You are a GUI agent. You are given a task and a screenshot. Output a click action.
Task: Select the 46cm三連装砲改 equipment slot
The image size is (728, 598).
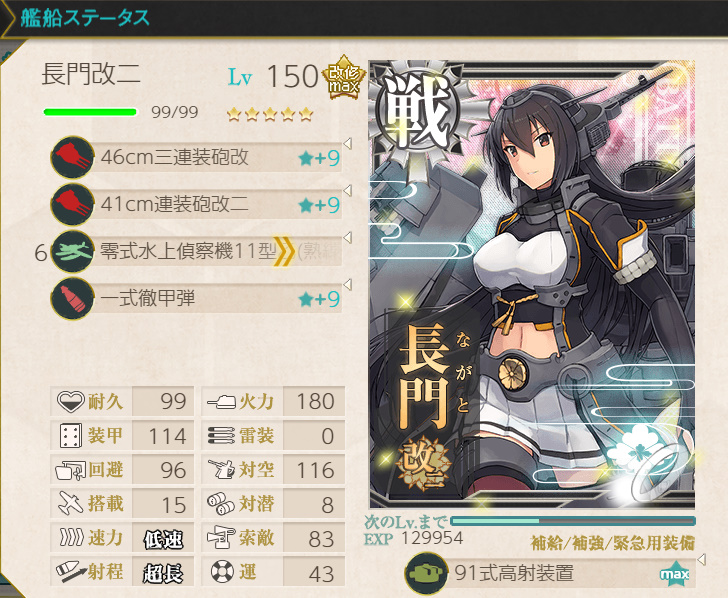200,157
